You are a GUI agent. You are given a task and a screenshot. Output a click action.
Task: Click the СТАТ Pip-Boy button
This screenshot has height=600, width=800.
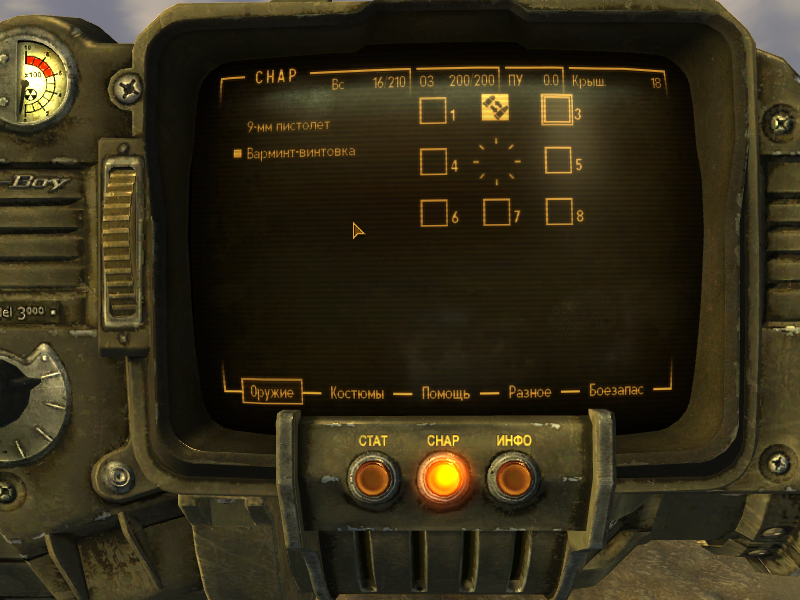pyautogui.click(x=372, y=479)
